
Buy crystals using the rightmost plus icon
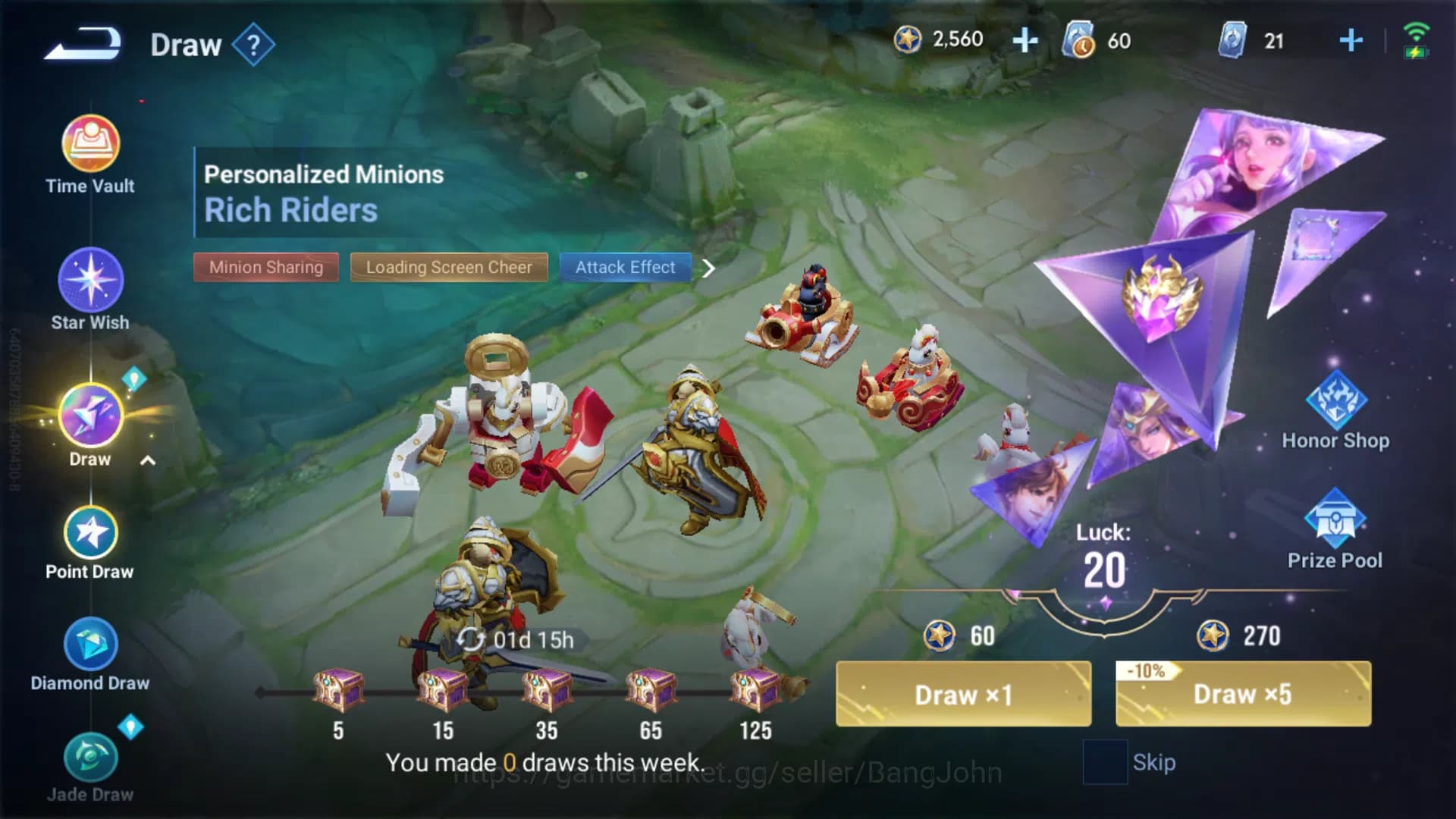coord(1351,39)
